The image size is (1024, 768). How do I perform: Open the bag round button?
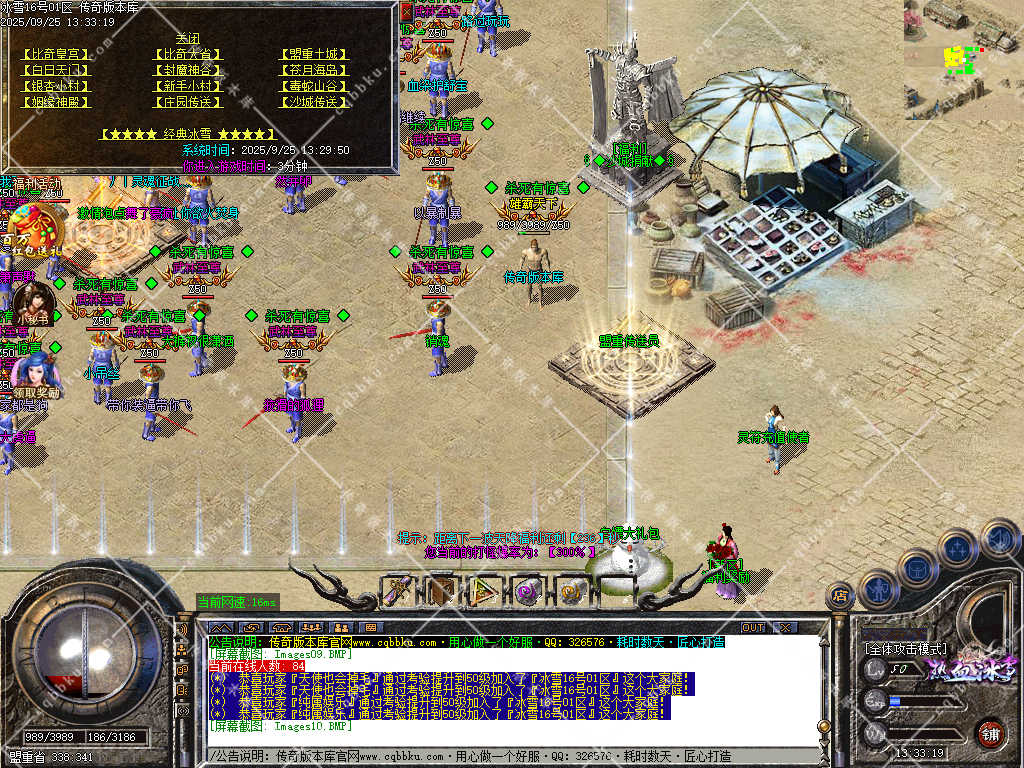coord(916,567)
